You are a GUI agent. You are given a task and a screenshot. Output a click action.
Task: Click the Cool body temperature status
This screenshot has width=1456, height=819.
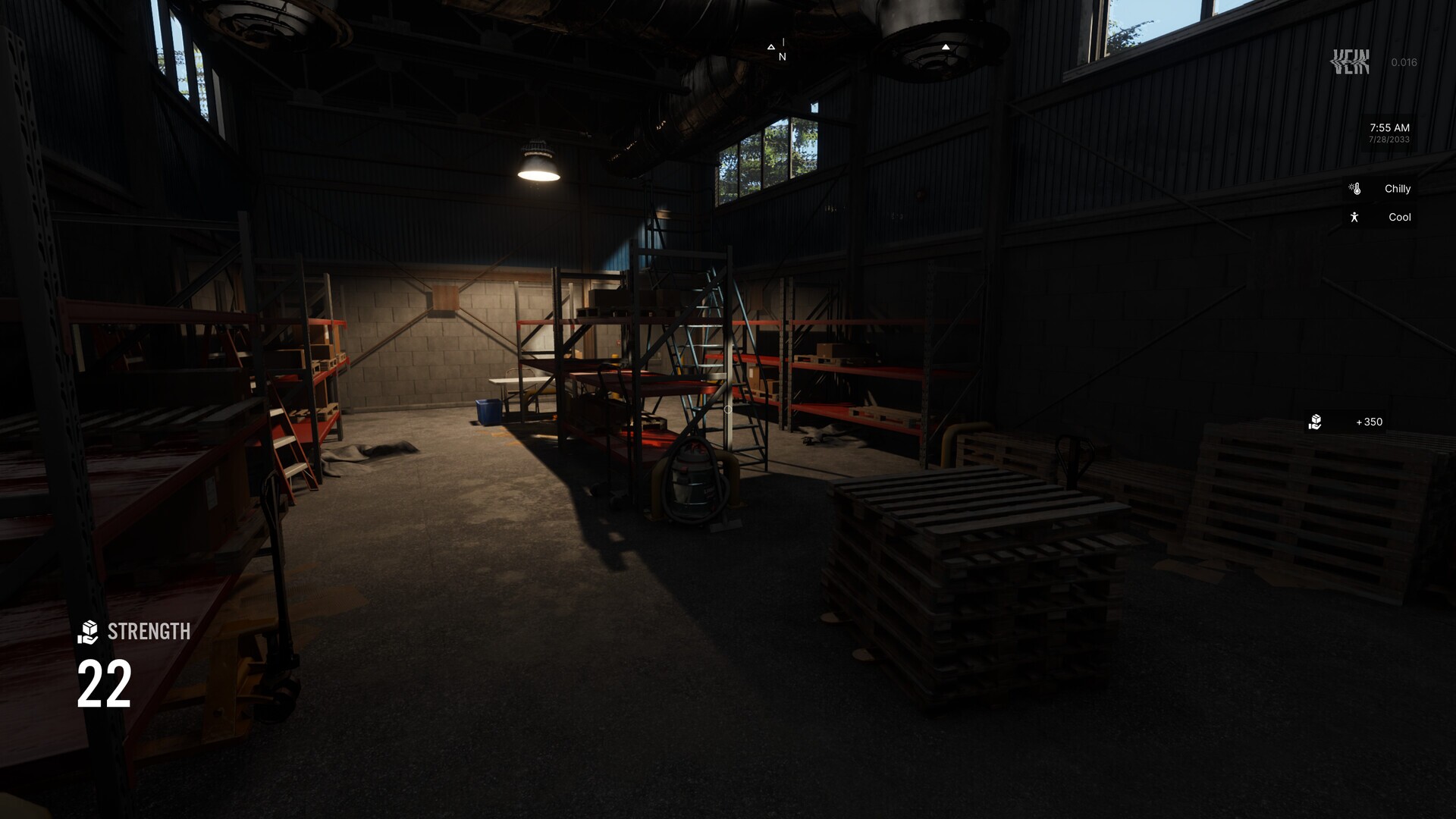pos(1399,217)
